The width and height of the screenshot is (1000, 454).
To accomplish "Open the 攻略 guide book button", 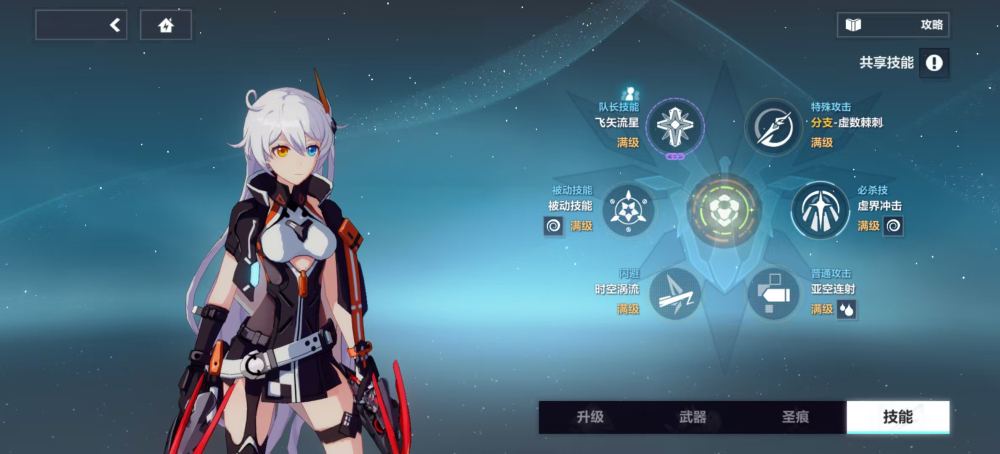I will click(x=893, y=25).
